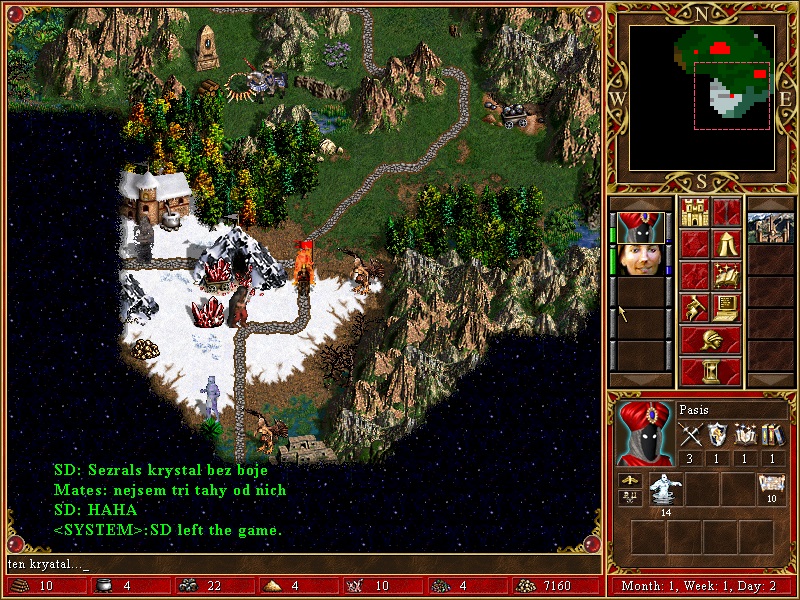Screen dimensions: 800x600
Task: Select Next Hero with the helmet button
Action: (710, 341)
